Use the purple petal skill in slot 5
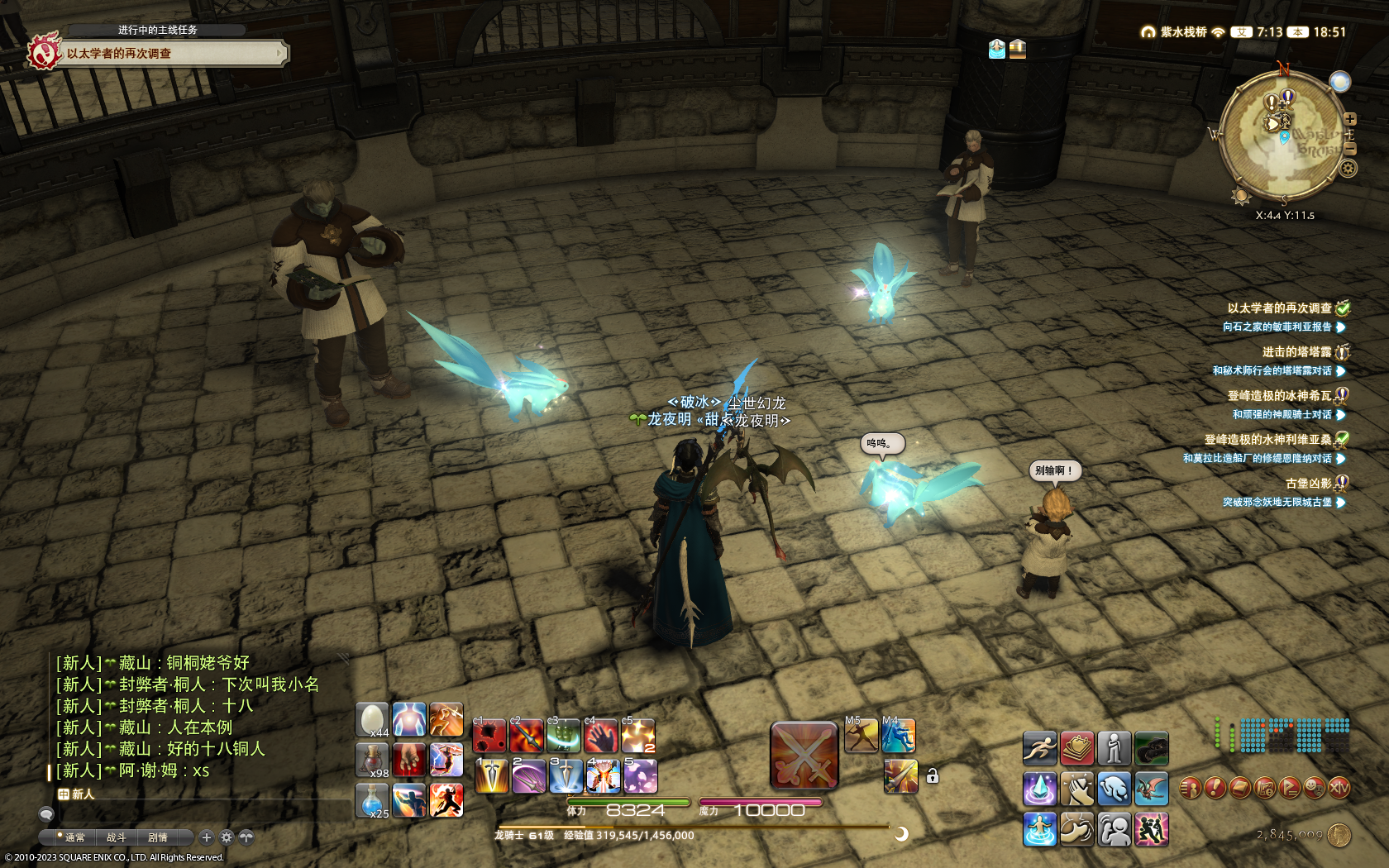Image resolution: width=1389 pixels, height=868 pixels. point(640,777)
